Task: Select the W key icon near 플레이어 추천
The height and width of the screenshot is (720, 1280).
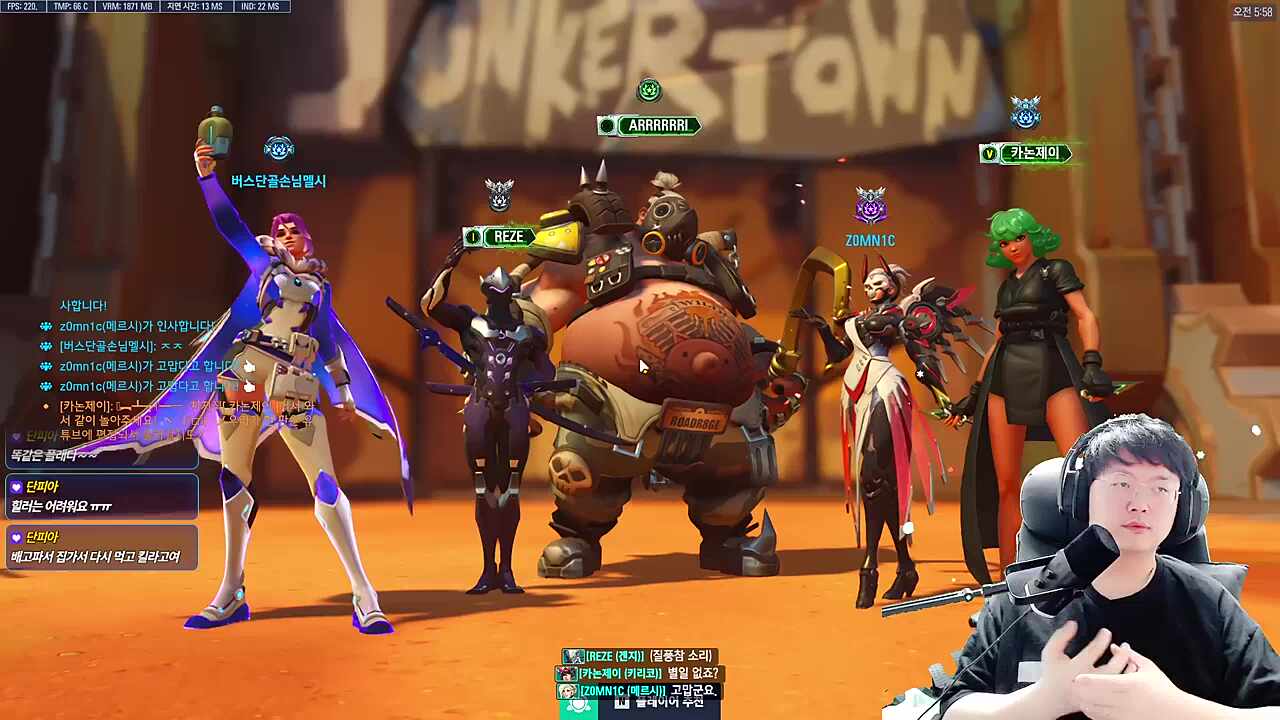Action: (x=621, y=701)
